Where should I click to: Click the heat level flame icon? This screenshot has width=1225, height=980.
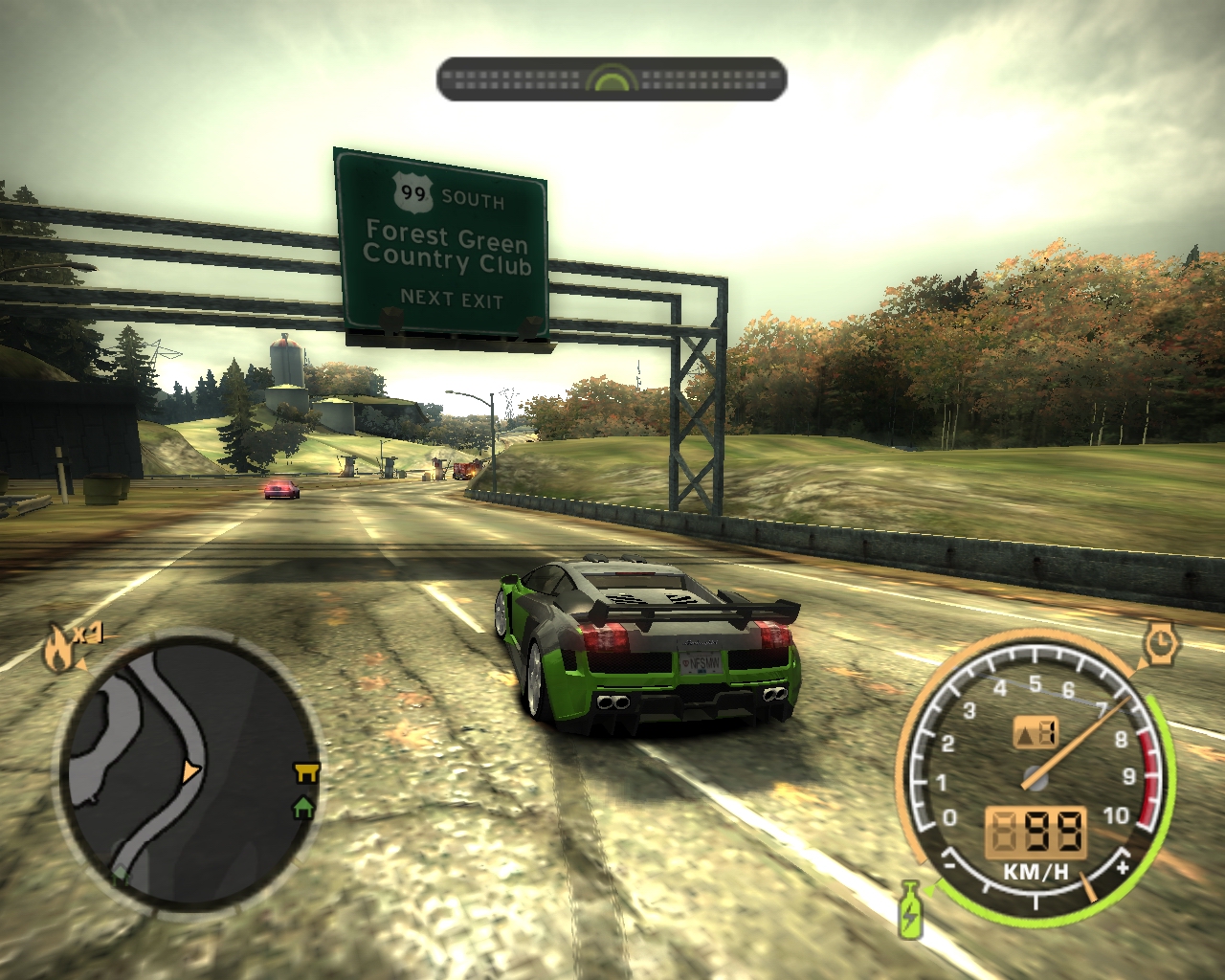point(60,651)
